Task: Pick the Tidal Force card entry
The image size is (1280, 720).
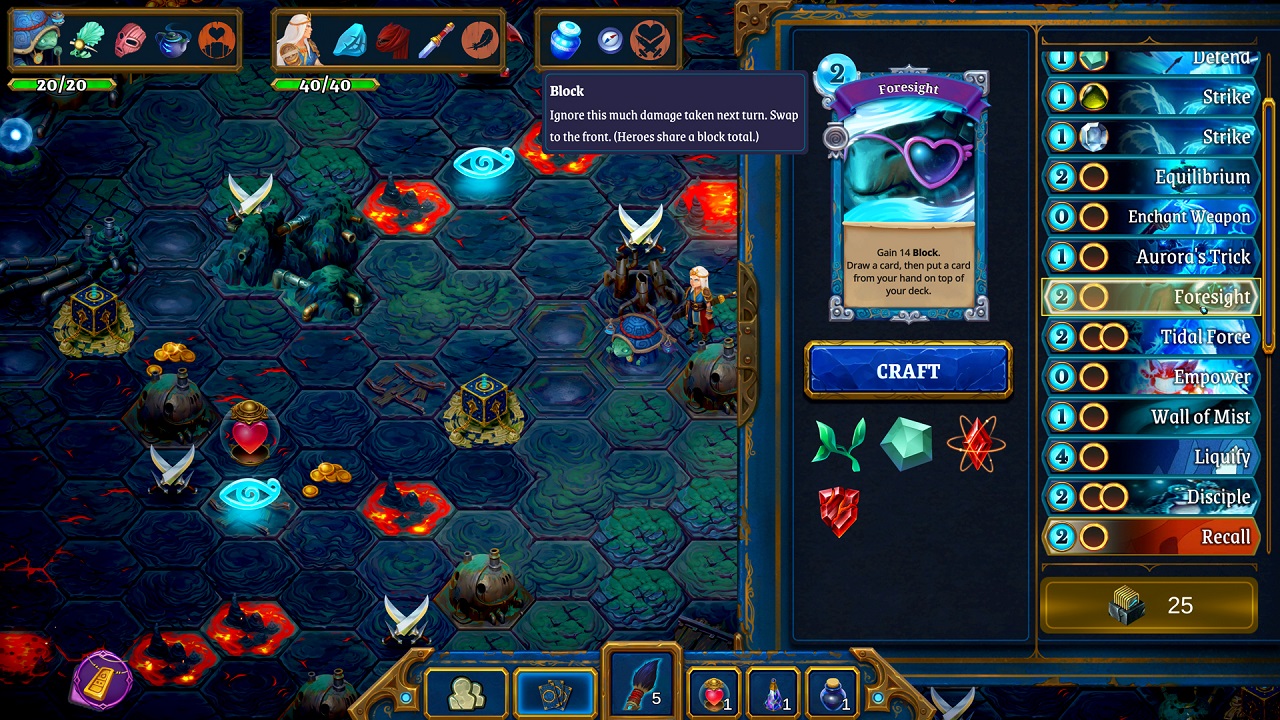Action: tap(1150, 337)
